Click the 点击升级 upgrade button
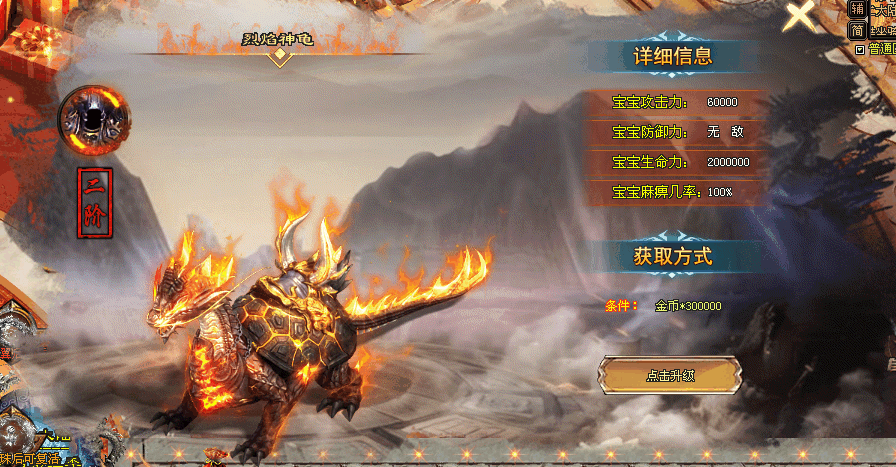896x467 pixels. [669, 376]
